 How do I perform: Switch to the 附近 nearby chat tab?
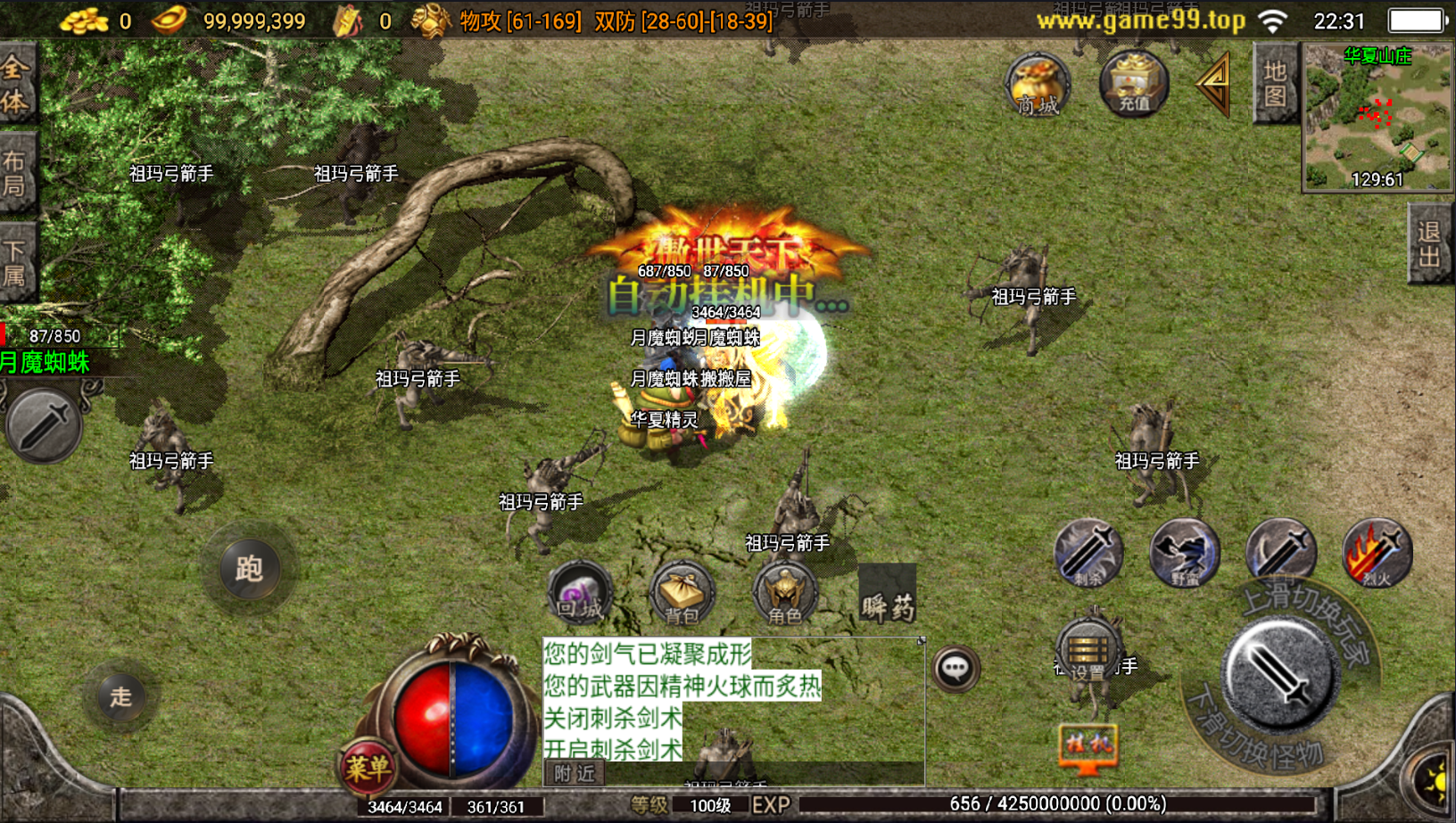pos(572,774)
